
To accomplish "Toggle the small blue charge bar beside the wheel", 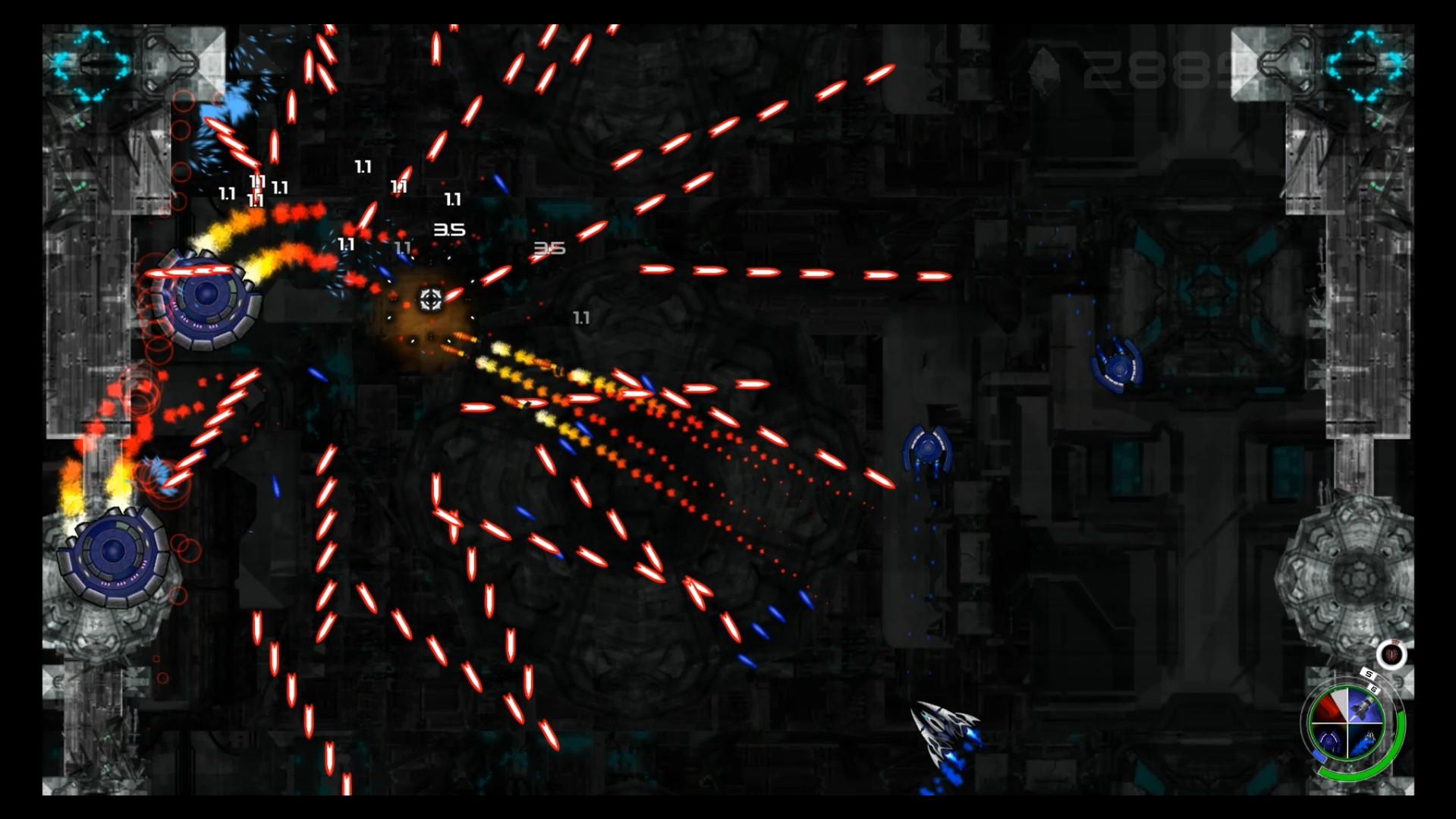I will tap(1320, 756).
